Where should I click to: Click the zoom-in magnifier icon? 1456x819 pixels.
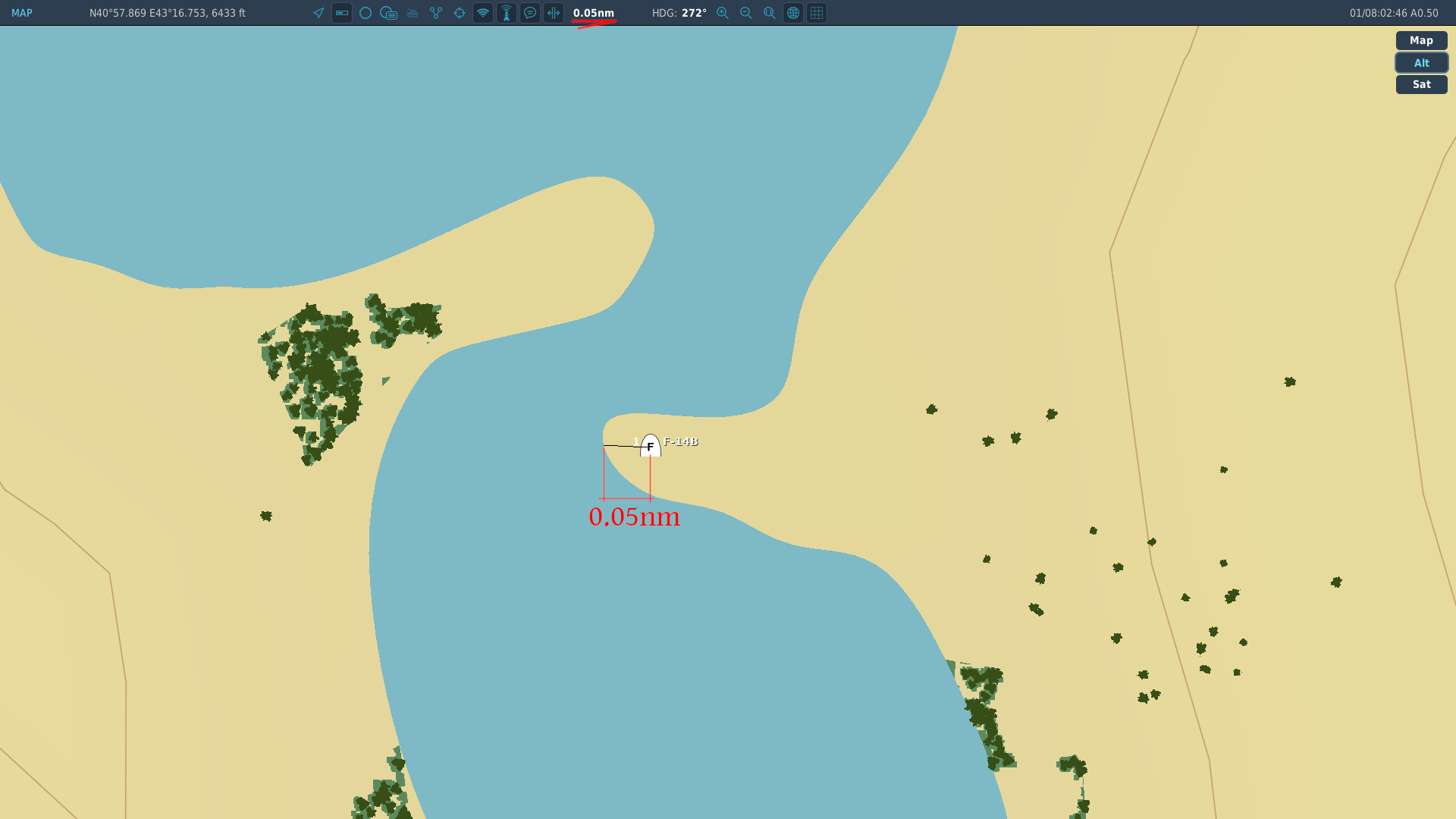pyautogui.click(x=723, y=13)
